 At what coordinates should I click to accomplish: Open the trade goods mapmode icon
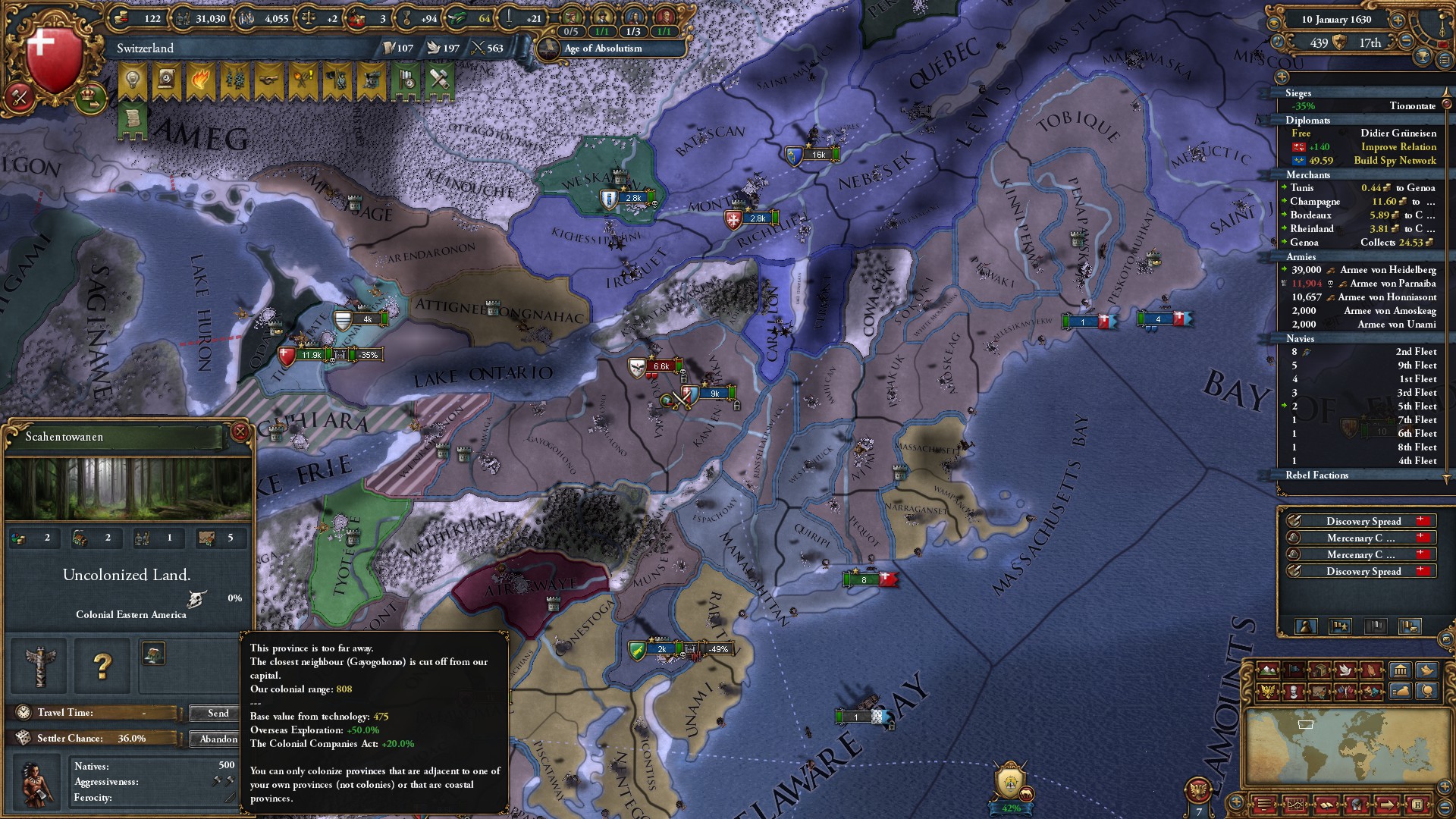pyautogui.click(x=1319, y=670)
